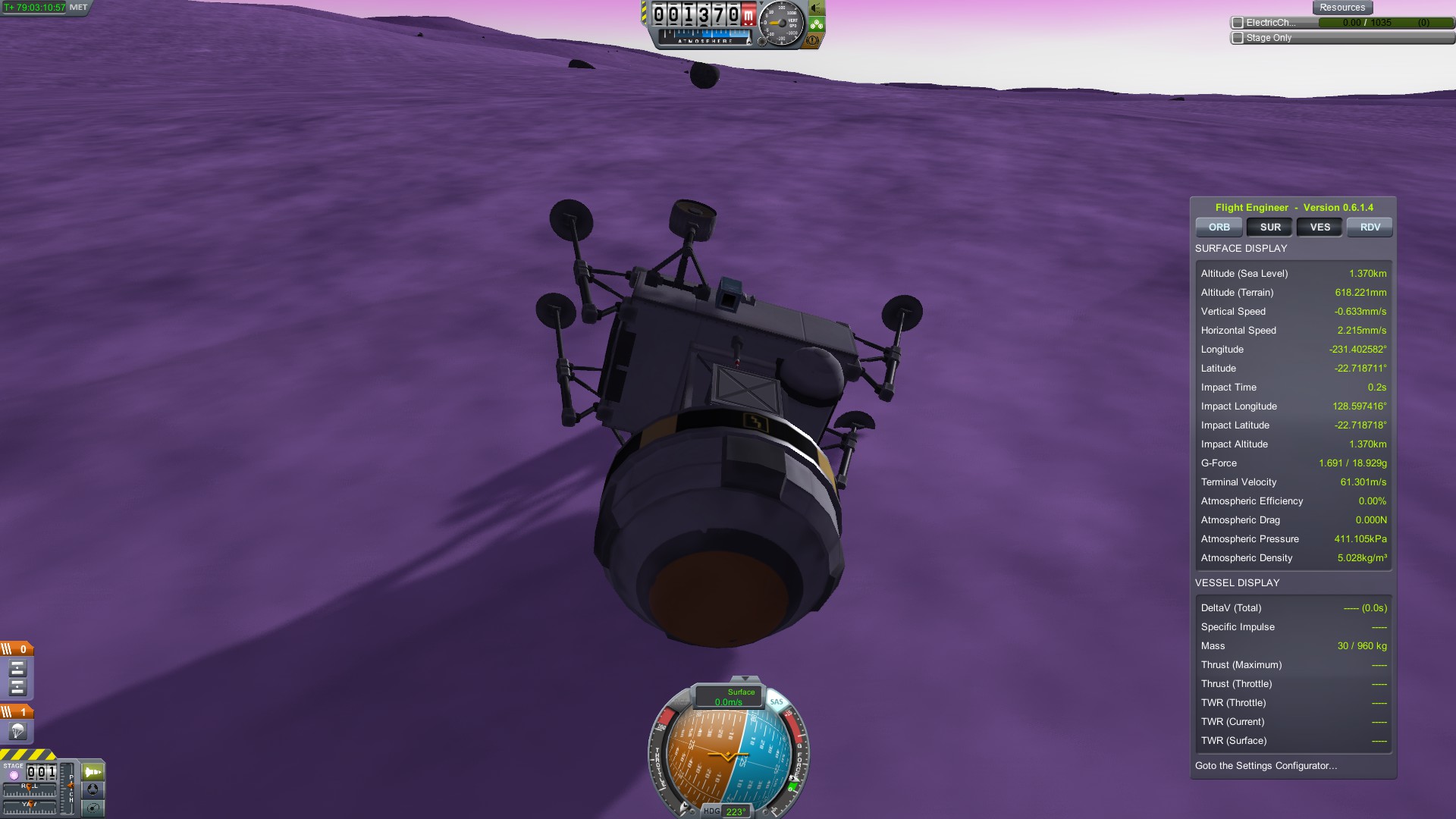Open the map view button
Image resolution: width=1456 pixels, height=819 pixels.
(93, 808)
